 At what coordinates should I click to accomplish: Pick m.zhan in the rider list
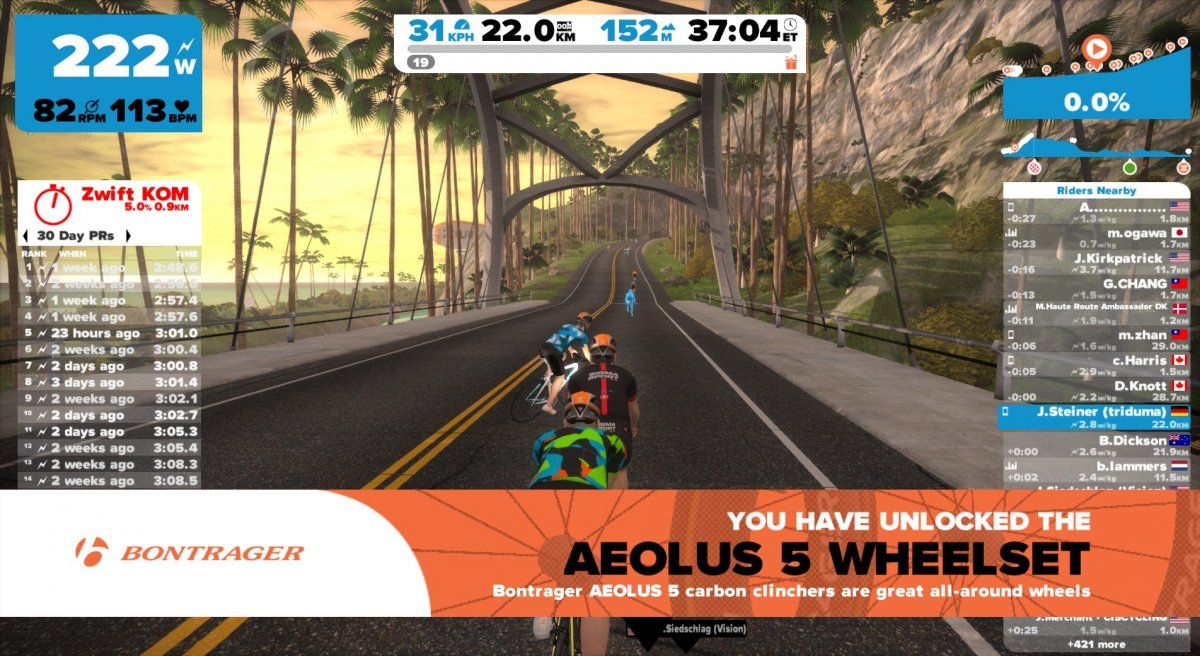[1098, 341]
